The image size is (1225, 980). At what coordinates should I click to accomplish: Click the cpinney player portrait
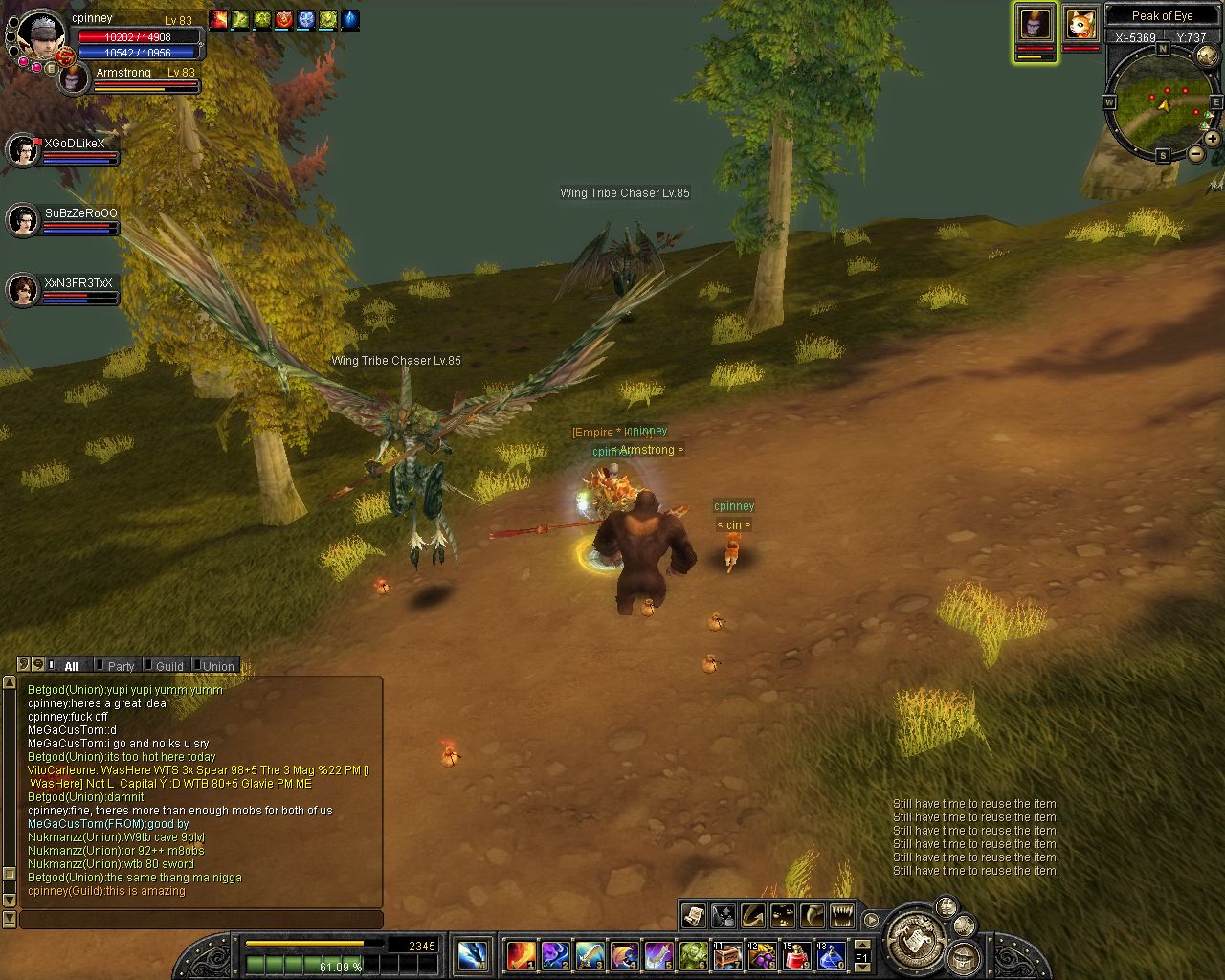pyautogui.click(x=42, y=34)
